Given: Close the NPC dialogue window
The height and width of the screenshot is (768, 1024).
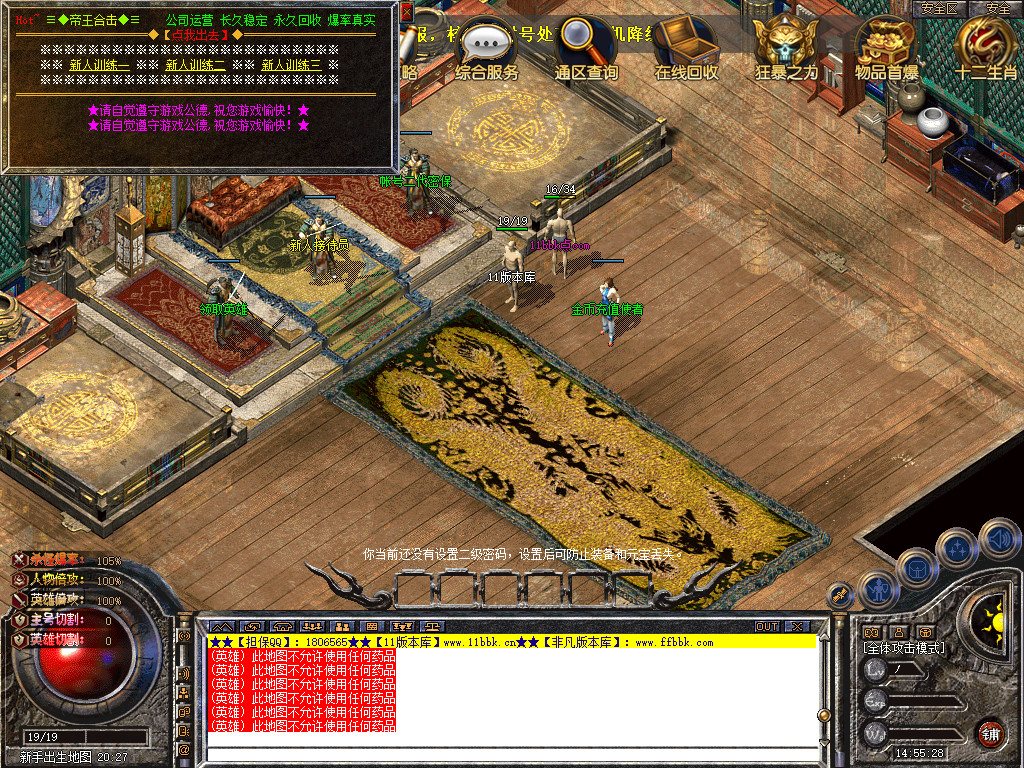Looking at the screenshot, I should click(x=407, y=11).
